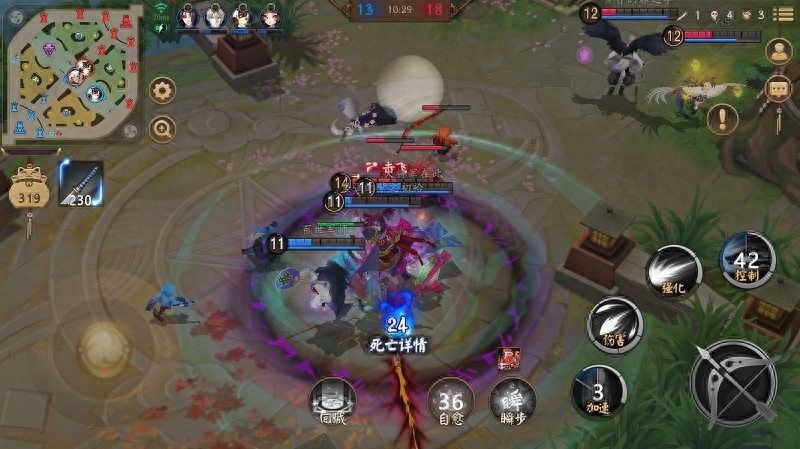The image size is (800, 449).
Task: Open the minimap
Action: coord(70,70)
